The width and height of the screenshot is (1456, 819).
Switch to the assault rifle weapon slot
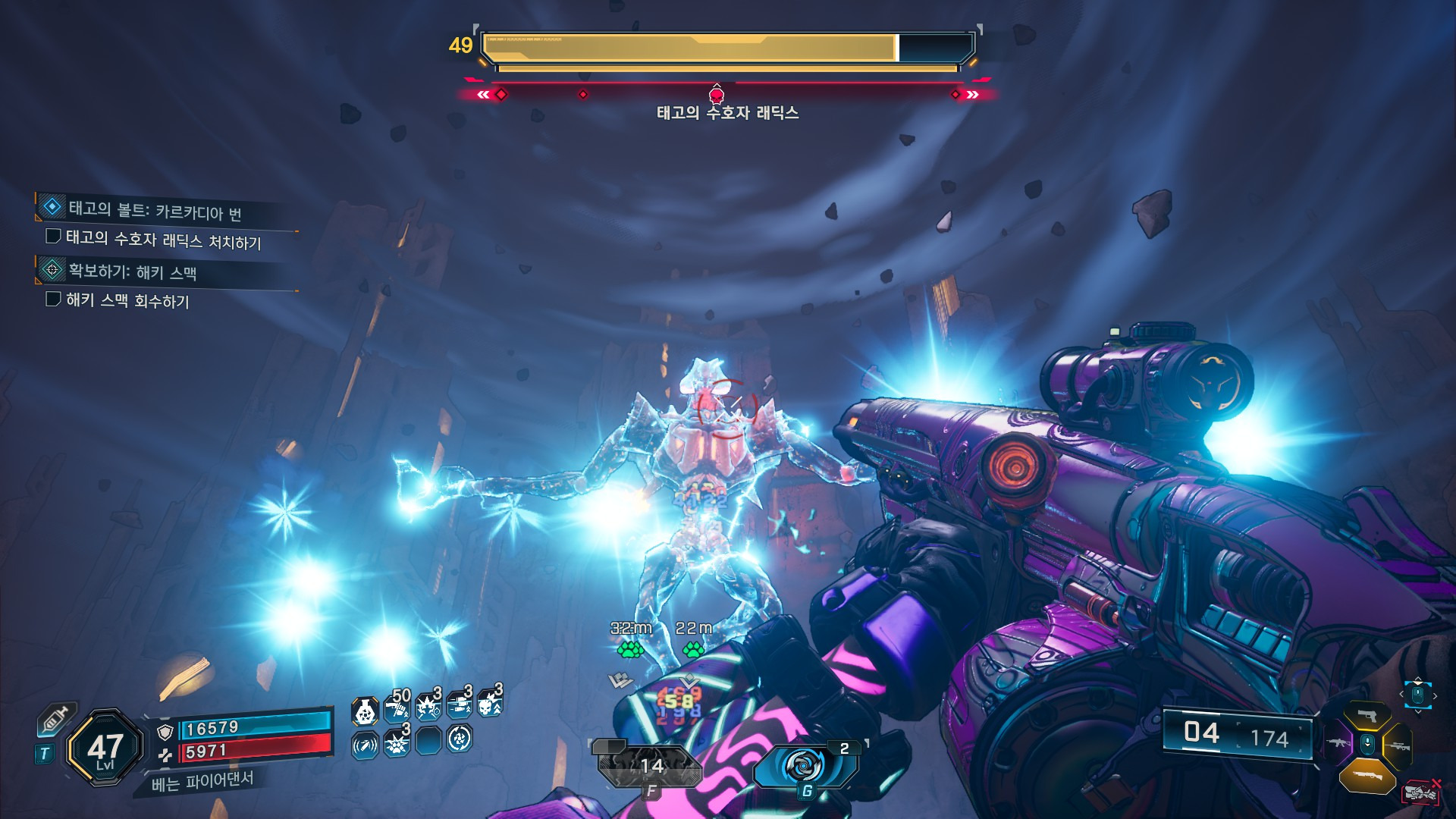point(1338,742)
